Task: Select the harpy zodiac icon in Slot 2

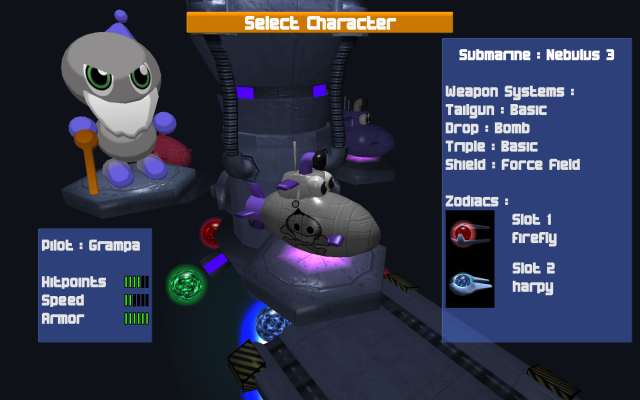Action: 470,283
